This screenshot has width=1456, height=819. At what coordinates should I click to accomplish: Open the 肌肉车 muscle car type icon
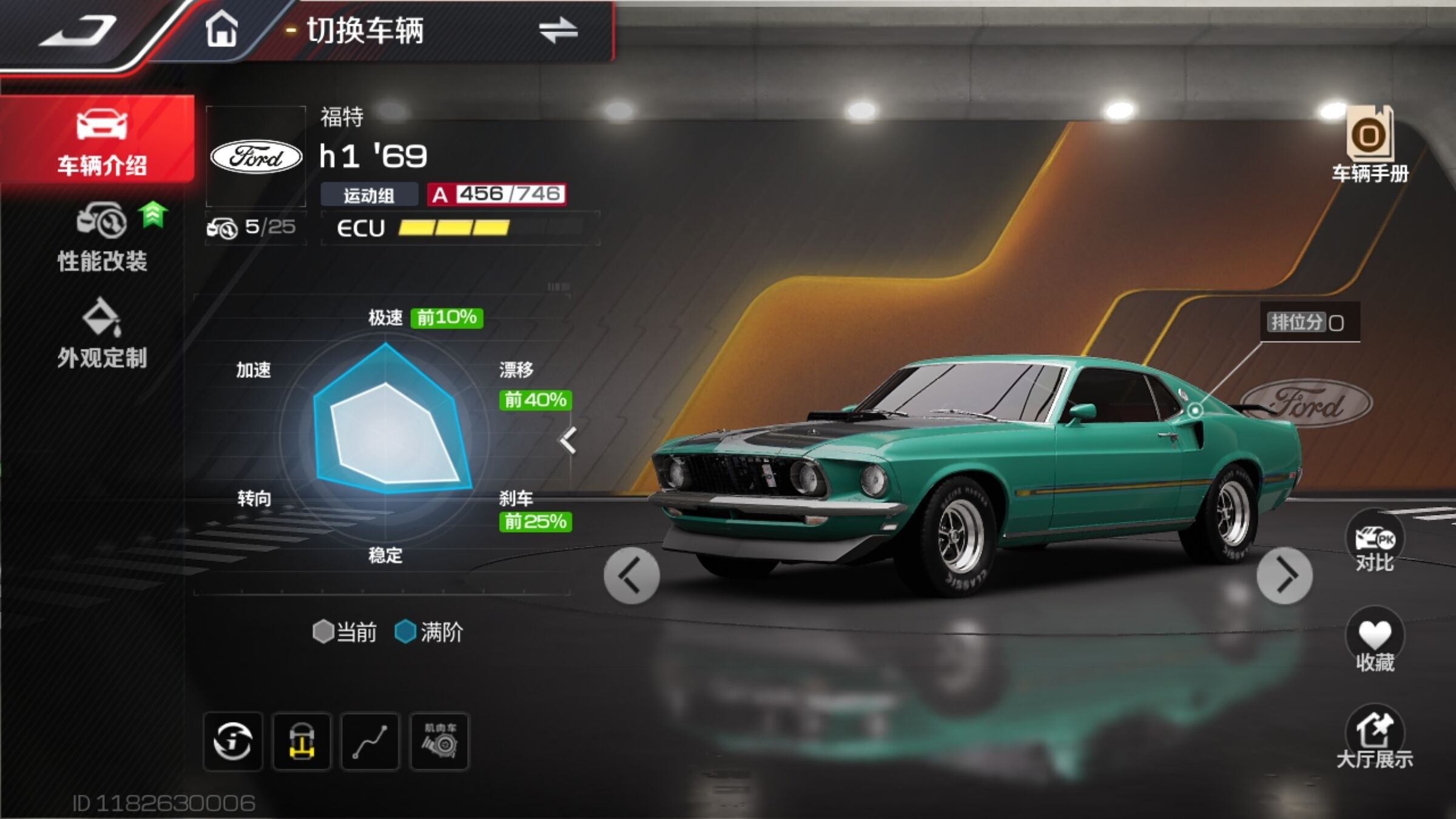click(x=439, y=741)
